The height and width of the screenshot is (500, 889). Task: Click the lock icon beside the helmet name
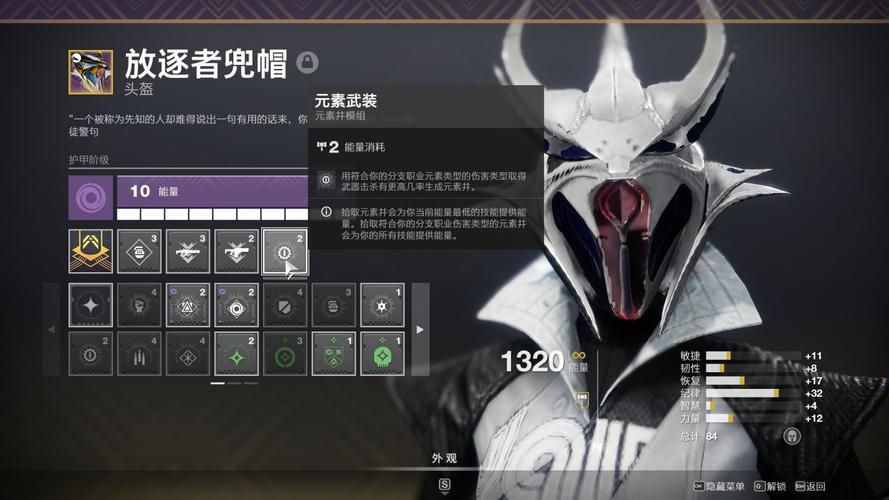[x=308, y=63]
